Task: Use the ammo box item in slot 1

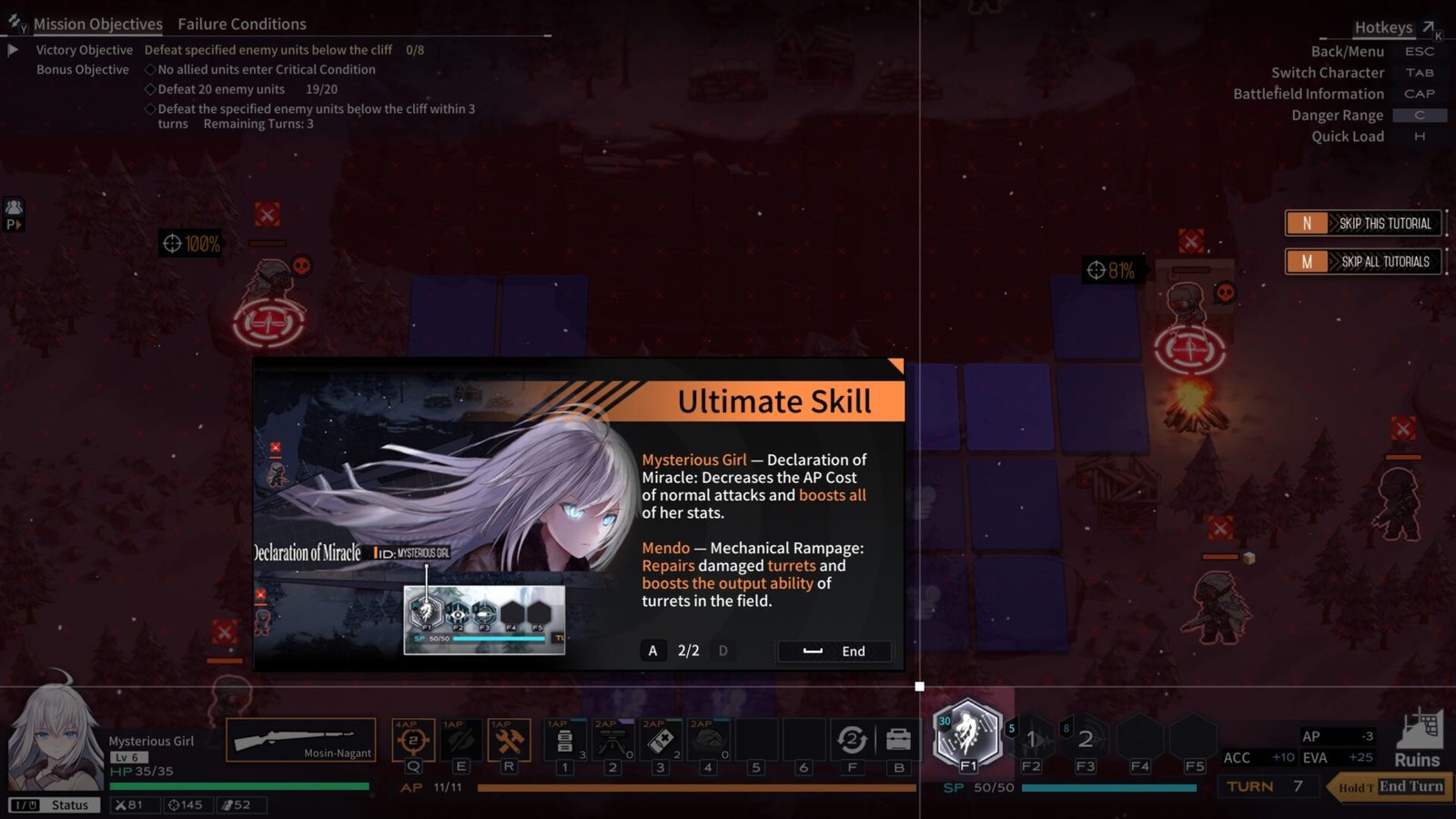Action: [564, 742]
